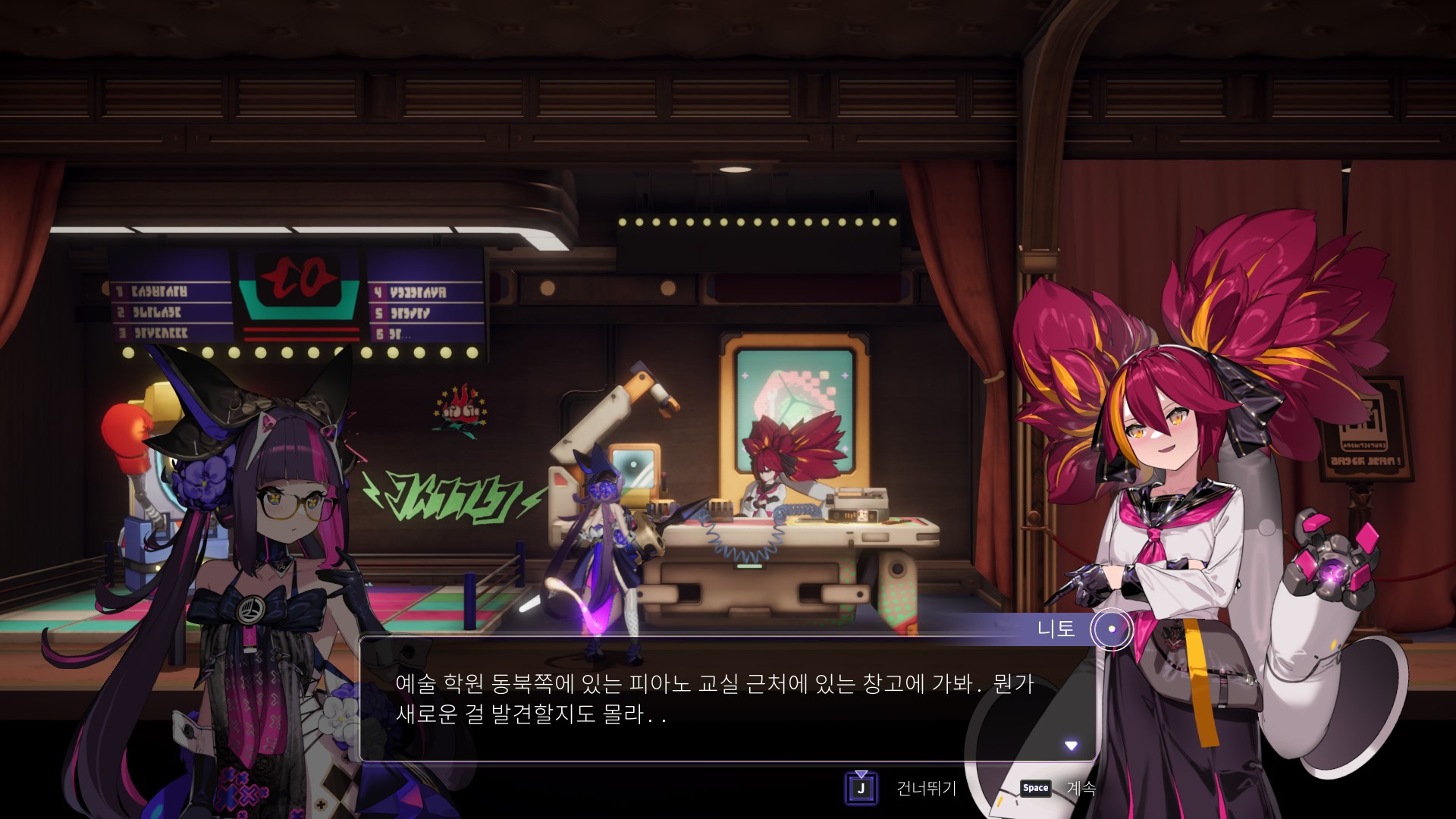
Task: Click the white arrow to advance the dialogue
Action: click(1071, 745)
